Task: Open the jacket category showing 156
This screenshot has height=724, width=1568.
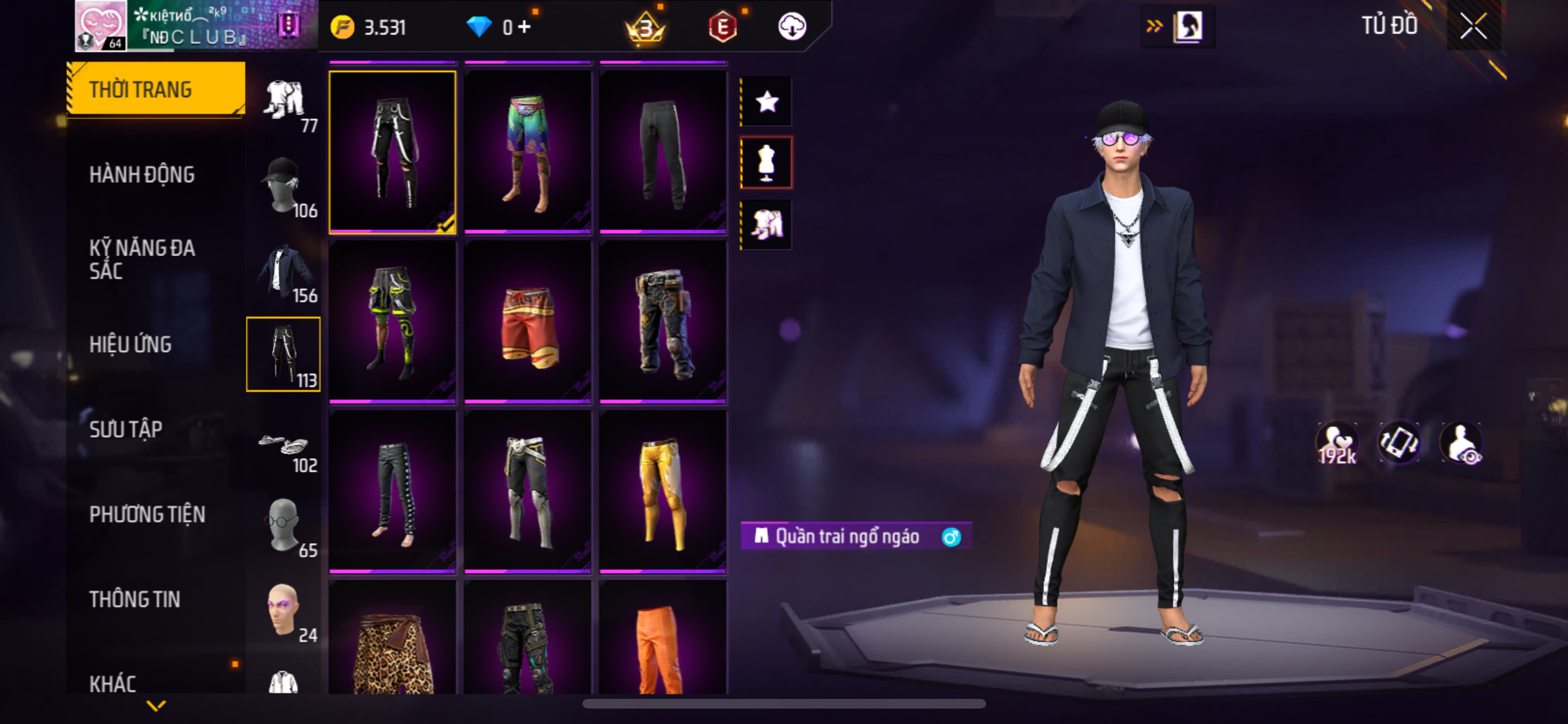Action: click(284, 270)
